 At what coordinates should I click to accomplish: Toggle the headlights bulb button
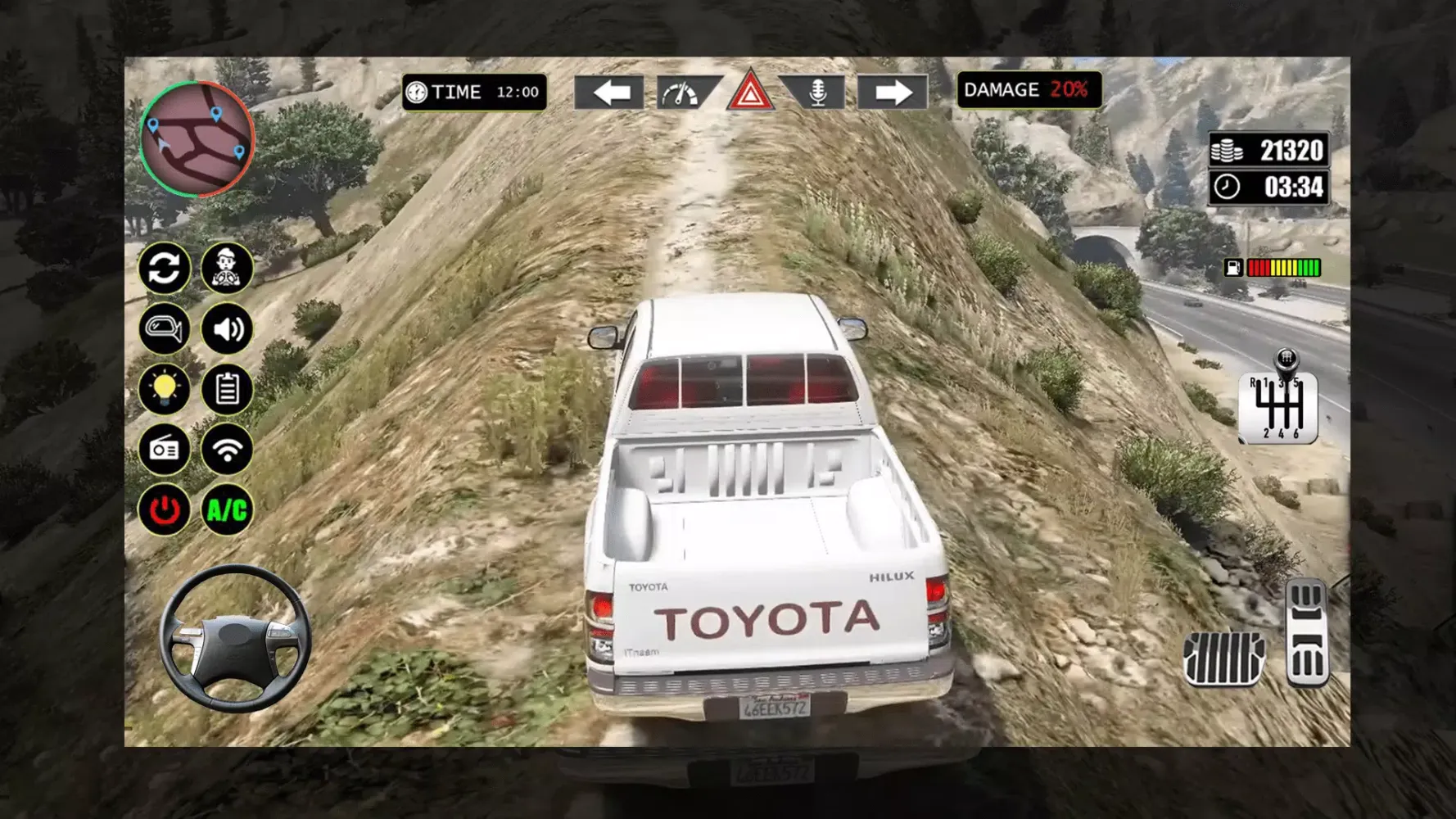[165, 390]
